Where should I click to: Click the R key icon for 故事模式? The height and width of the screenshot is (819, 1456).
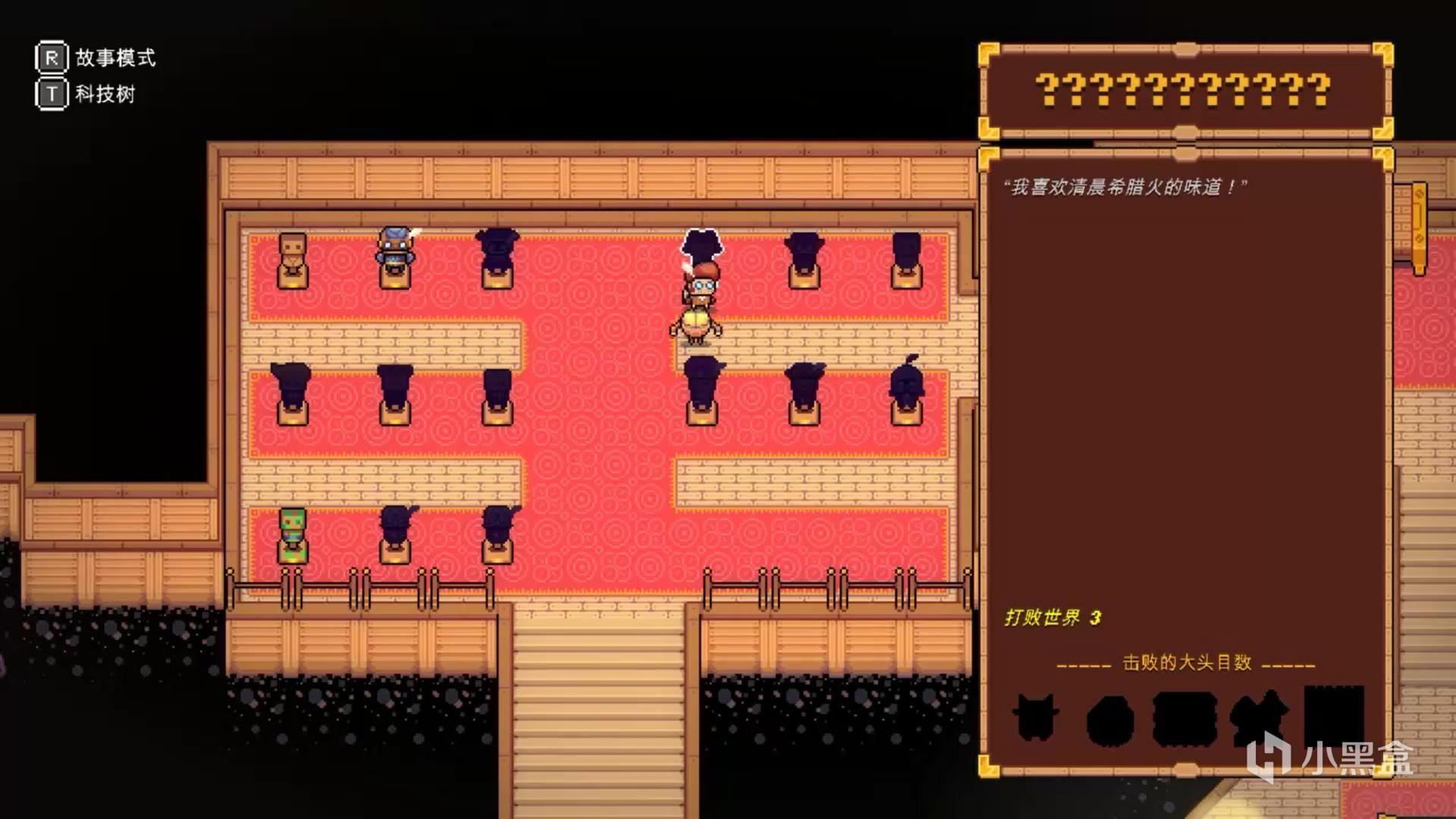click(x=50, y=58)
